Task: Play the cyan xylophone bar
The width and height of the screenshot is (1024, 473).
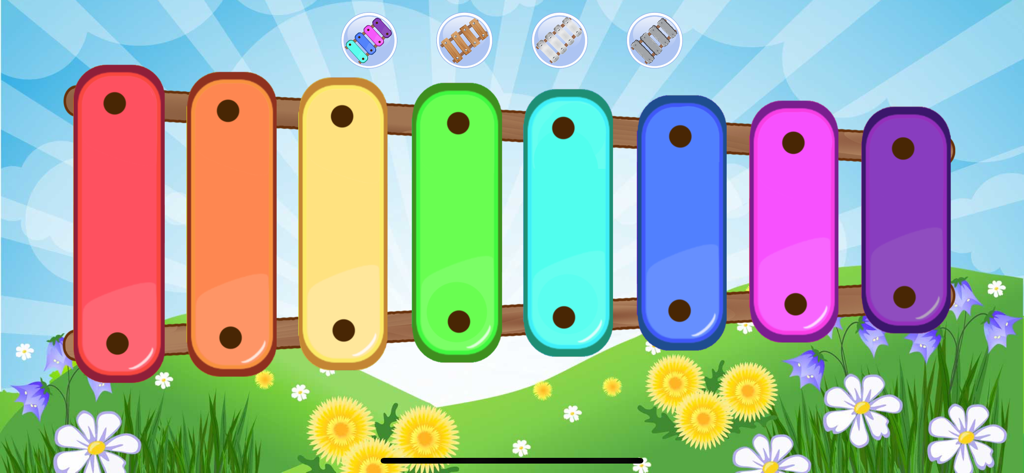Action: pyautogui.click(x=568, y=222)
